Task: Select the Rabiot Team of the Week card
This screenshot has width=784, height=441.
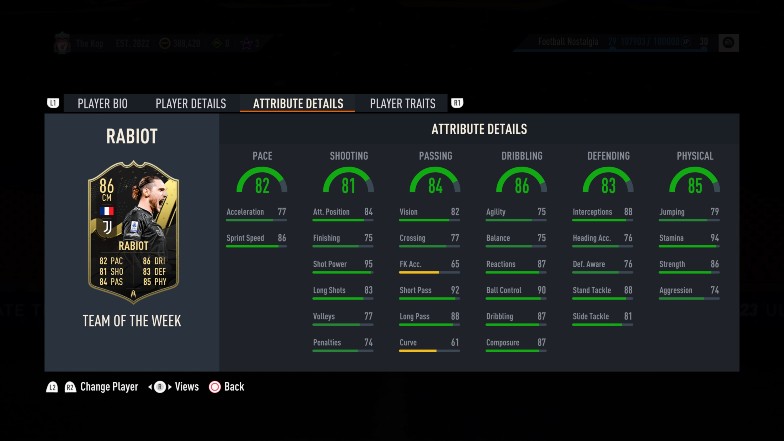Action: click(133, 232)
